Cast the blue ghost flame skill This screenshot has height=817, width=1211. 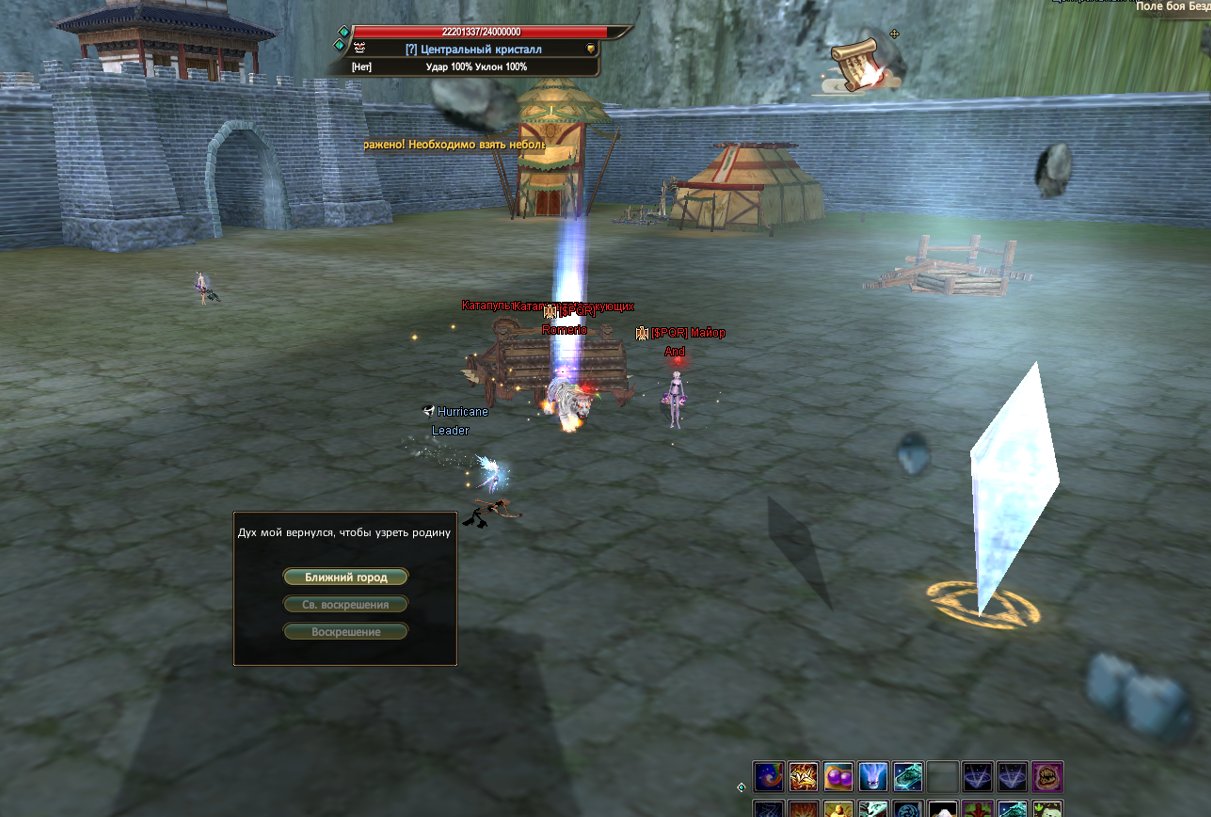(x=873, y=776)
